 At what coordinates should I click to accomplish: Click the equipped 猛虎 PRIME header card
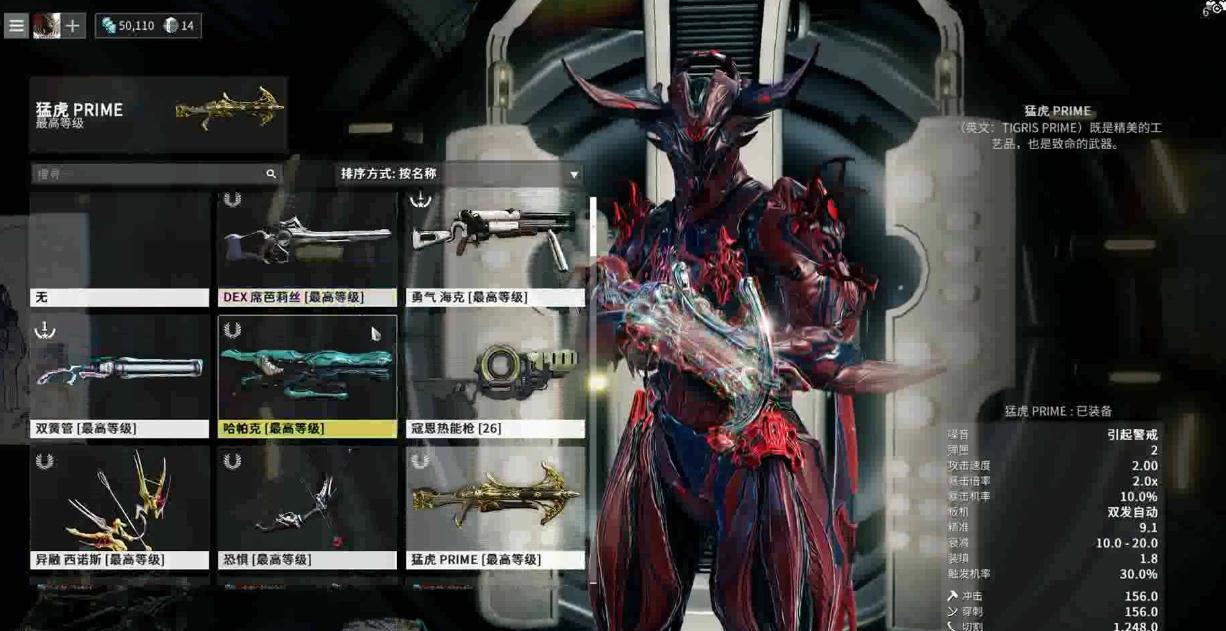tap(158, 114)
